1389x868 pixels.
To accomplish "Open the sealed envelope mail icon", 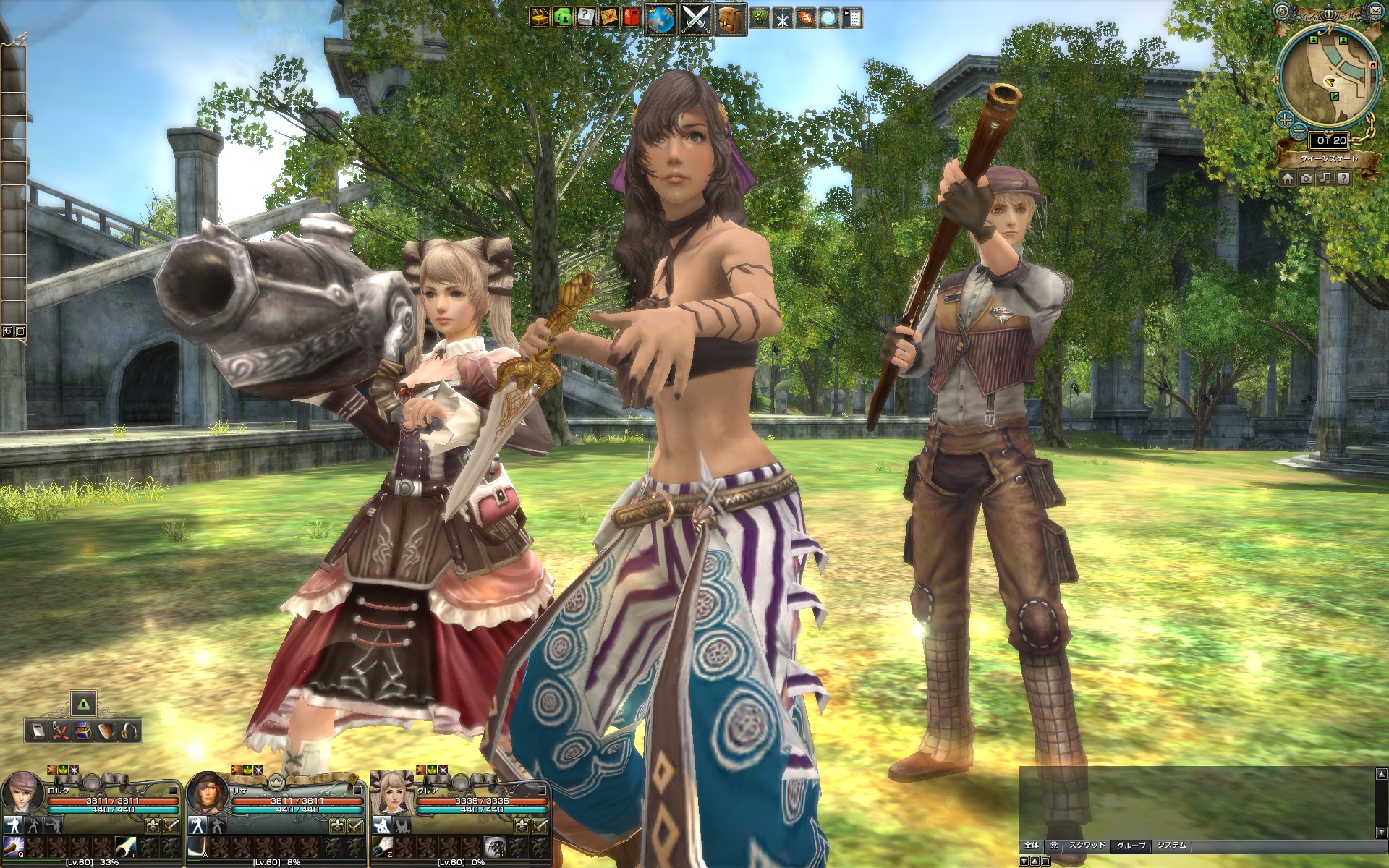I will pos(609,17).
